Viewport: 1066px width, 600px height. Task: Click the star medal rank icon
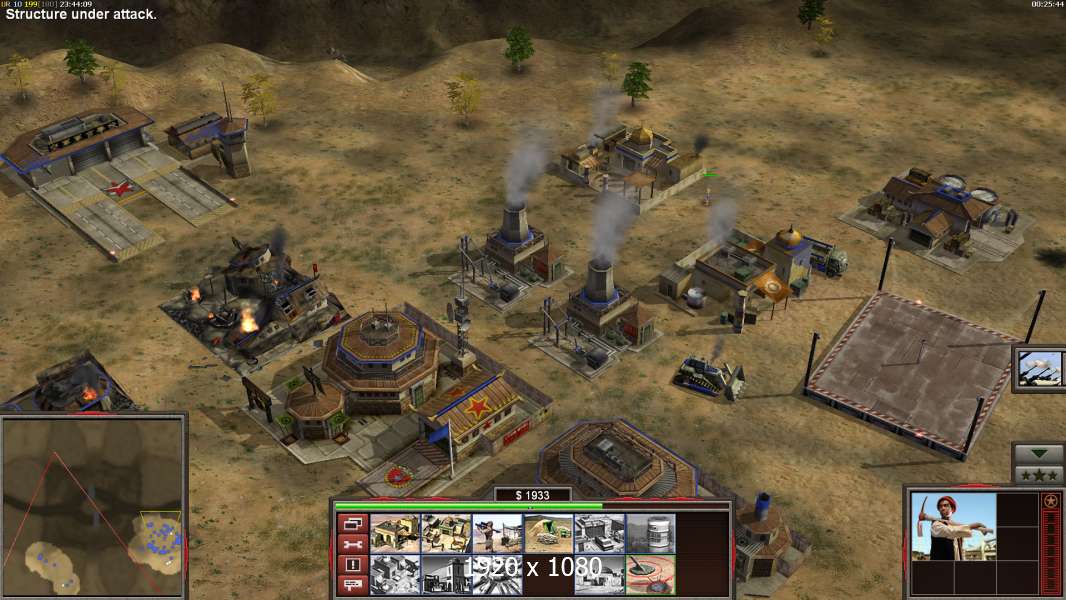coord(1050,500)
